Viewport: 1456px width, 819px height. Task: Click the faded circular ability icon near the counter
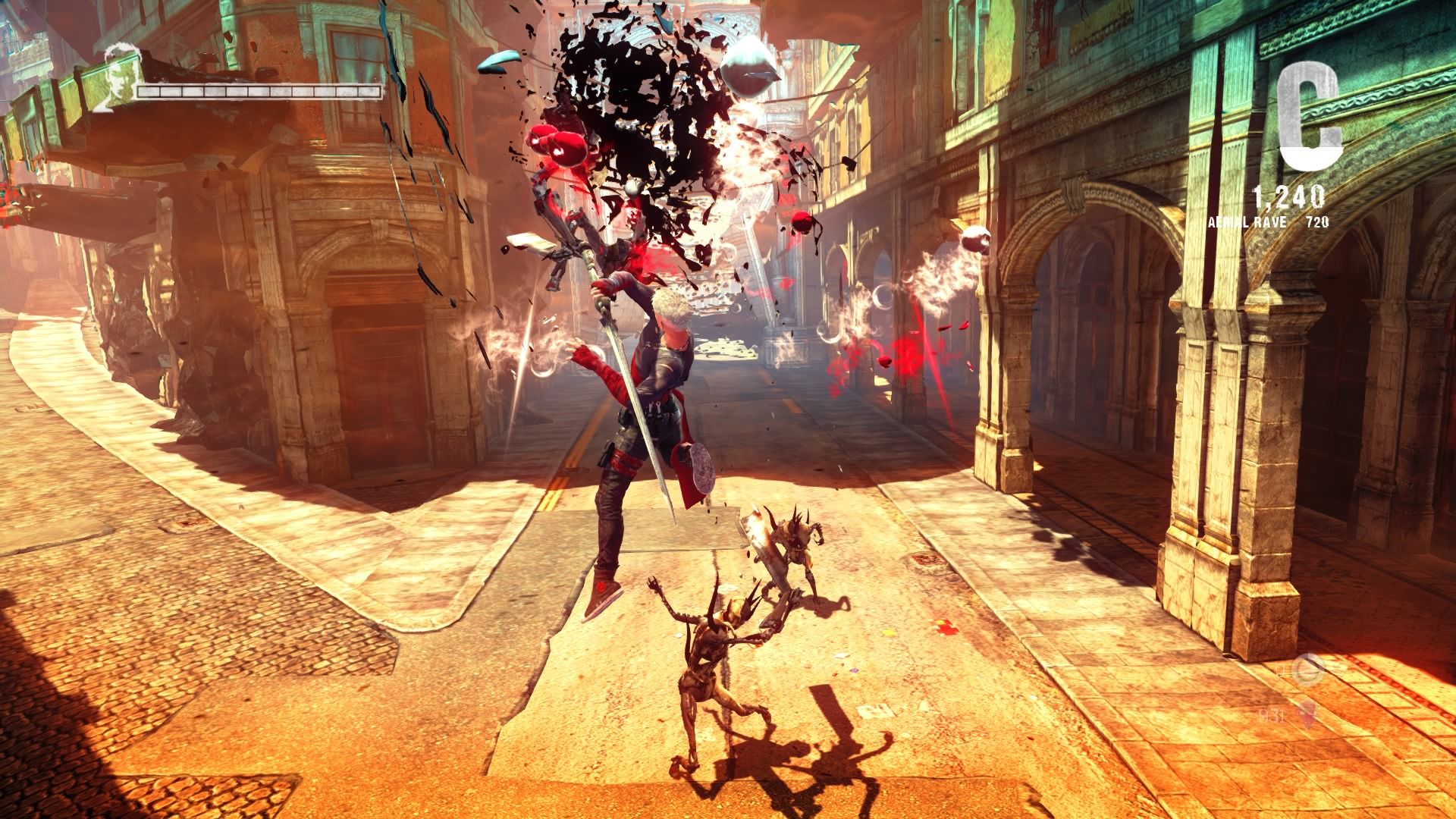1307,670
